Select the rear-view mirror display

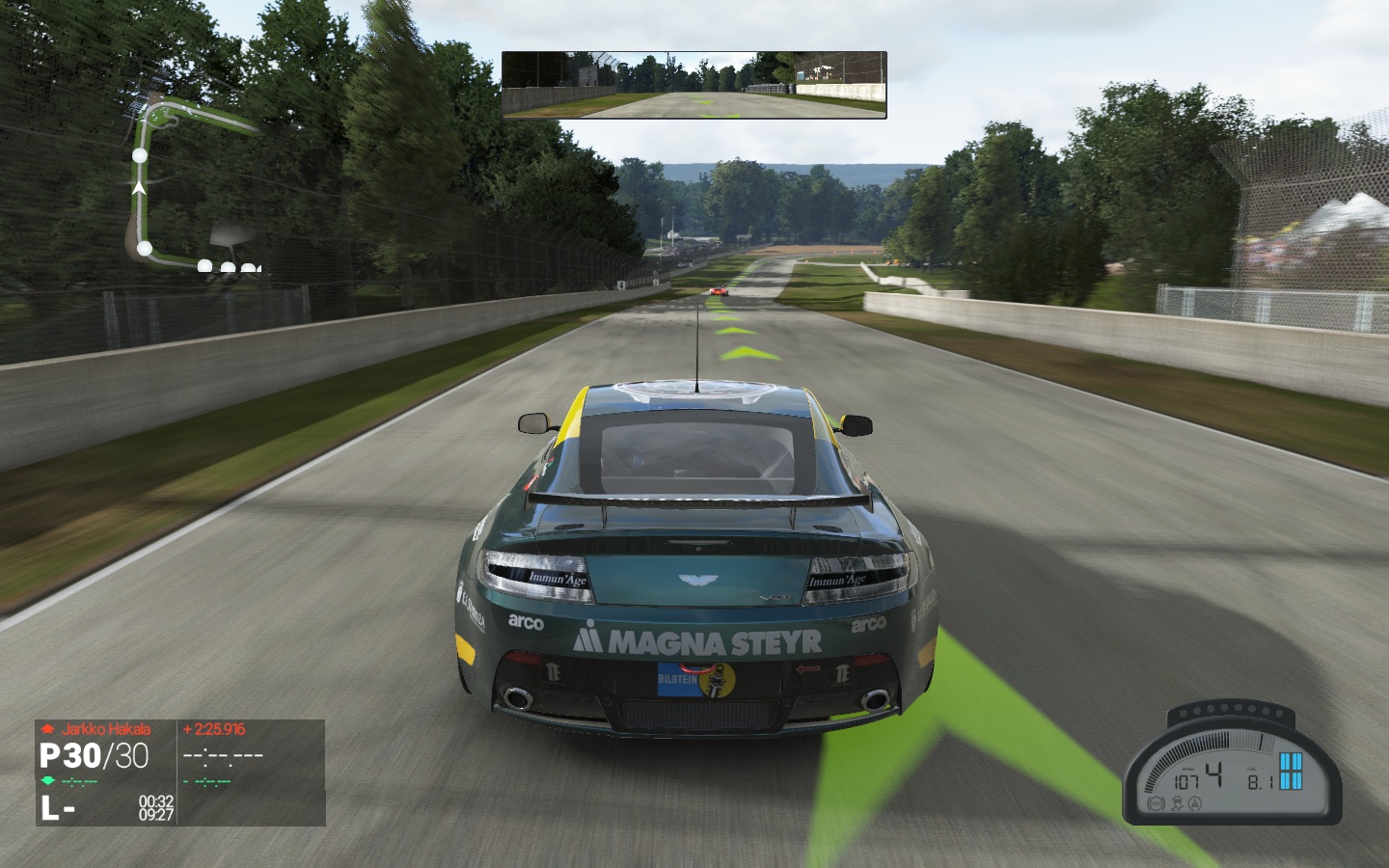[694, 85]
